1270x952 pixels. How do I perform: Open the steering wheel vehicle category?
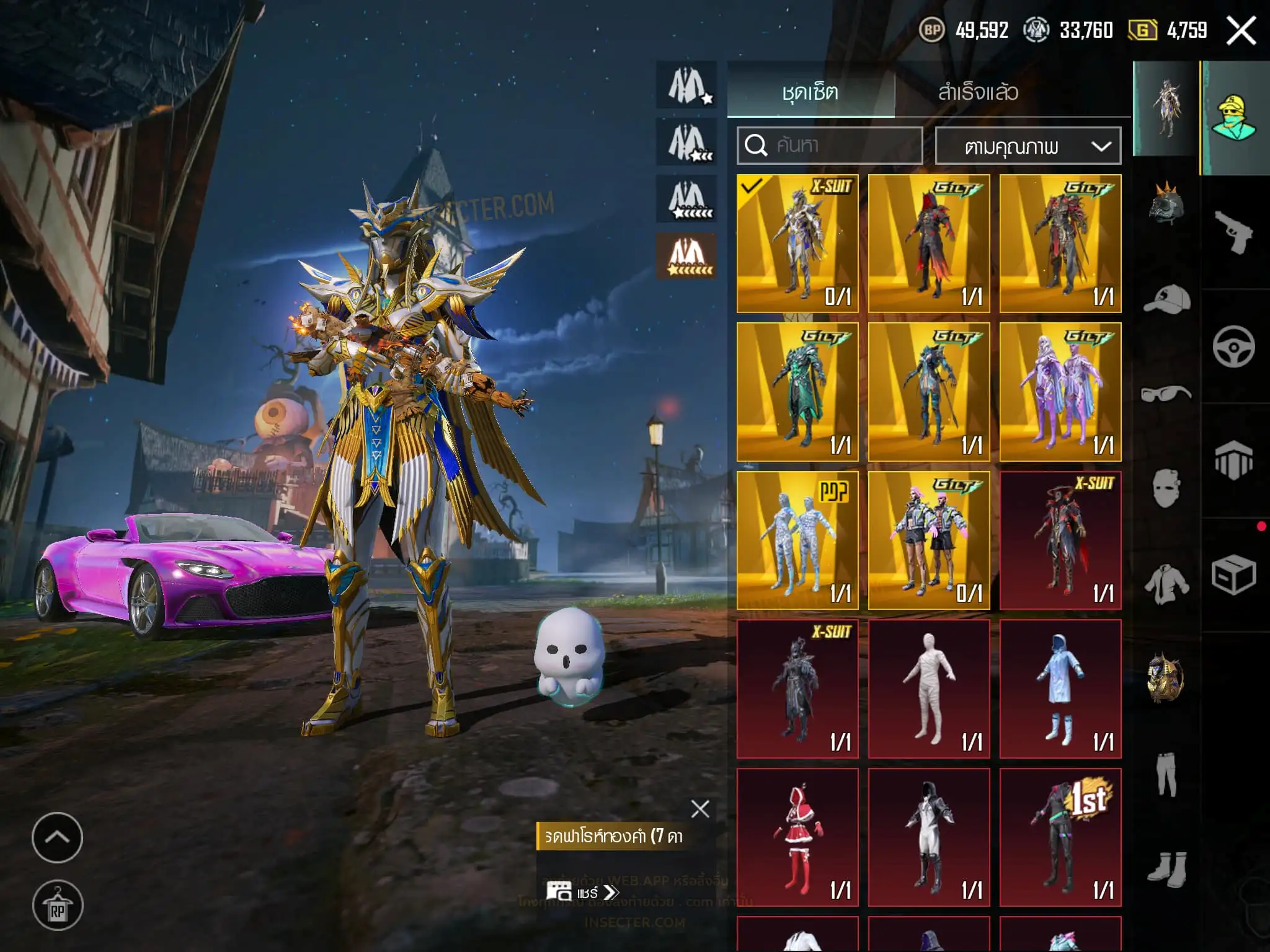pos(1233,346)
